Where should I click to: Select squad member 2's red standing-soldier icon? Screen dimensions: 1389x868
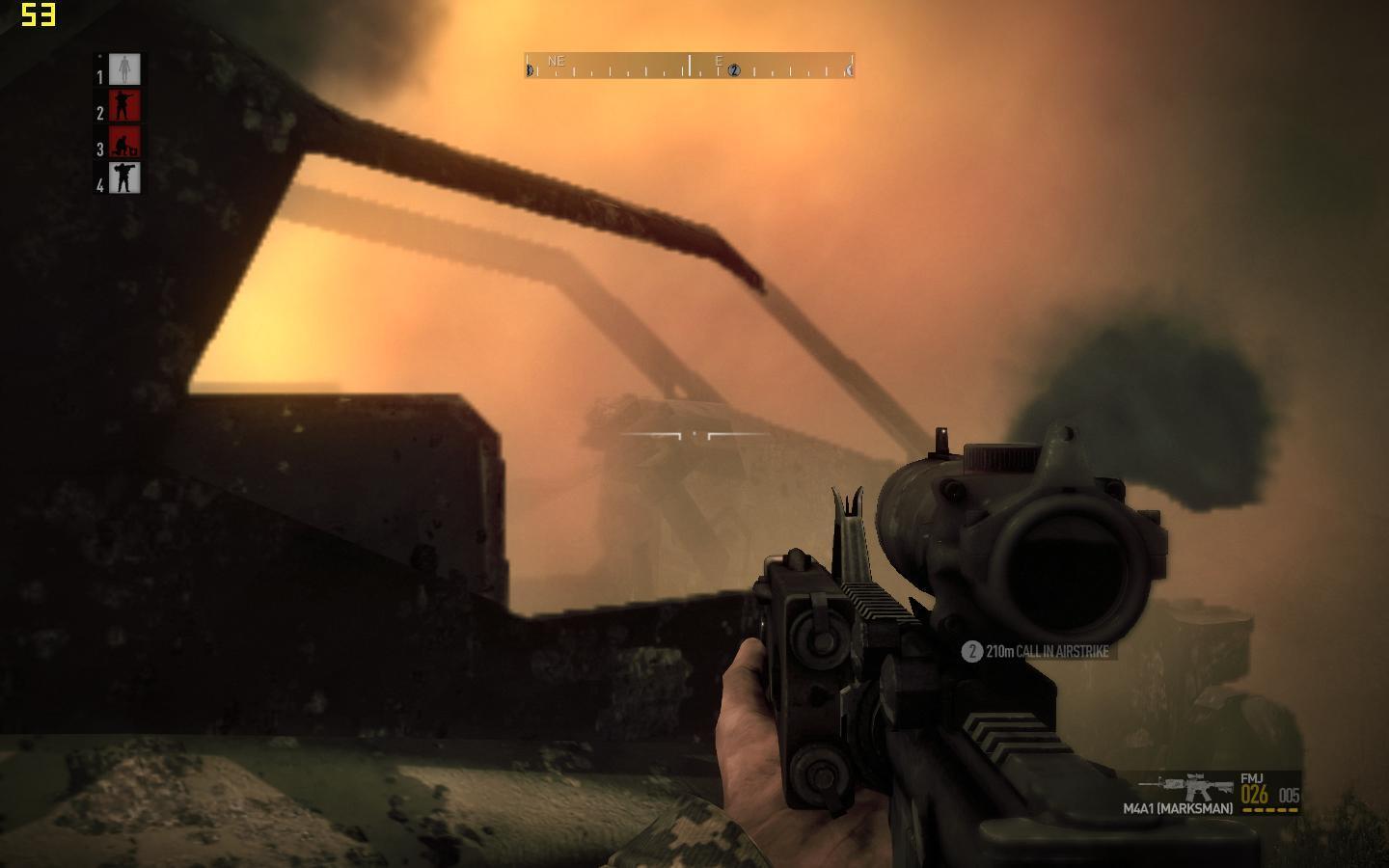(x=124, y=105)
